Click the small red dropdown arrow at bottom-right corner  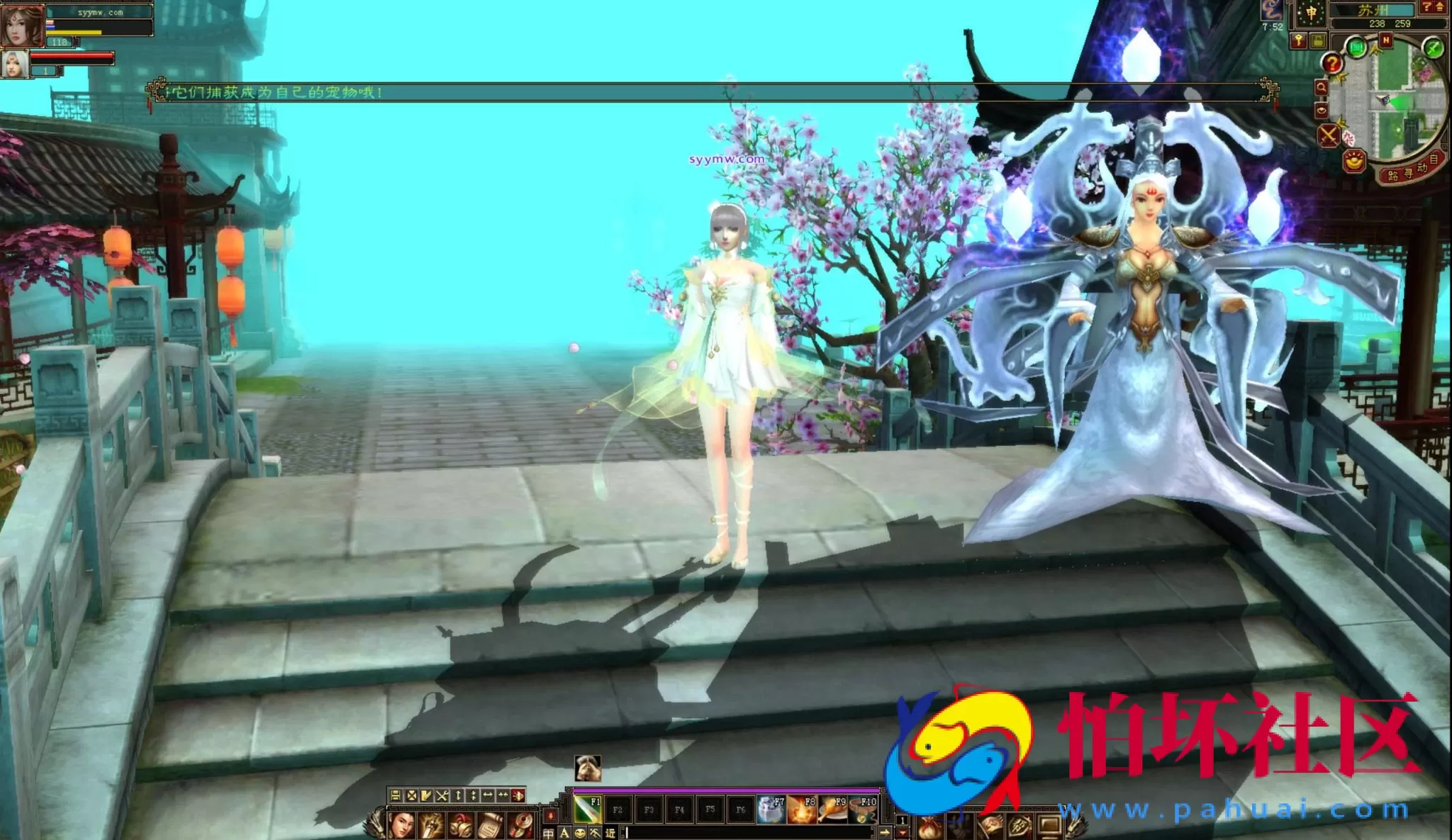click(903, 832)
